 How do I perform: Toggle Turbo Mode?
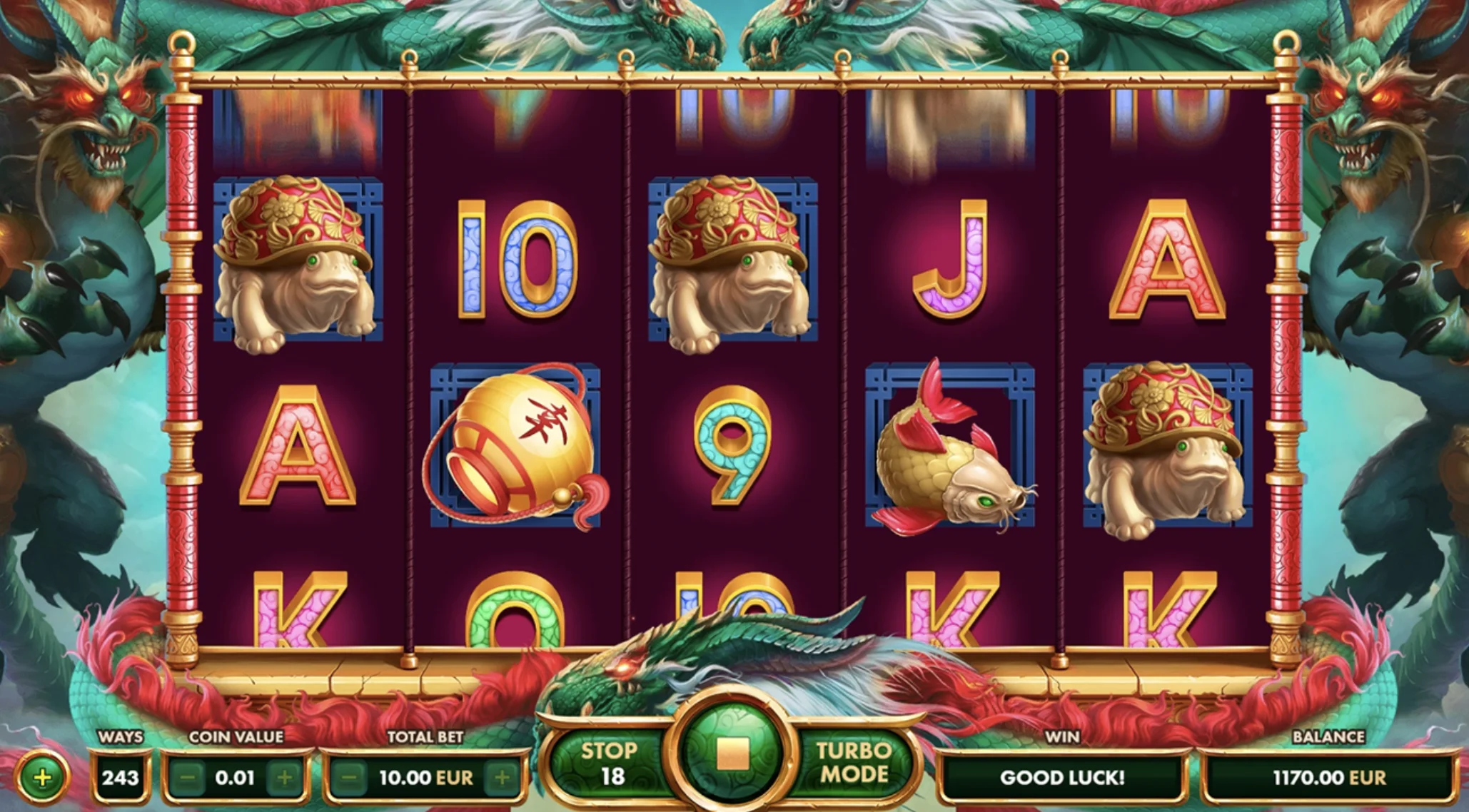click(853, 763)
